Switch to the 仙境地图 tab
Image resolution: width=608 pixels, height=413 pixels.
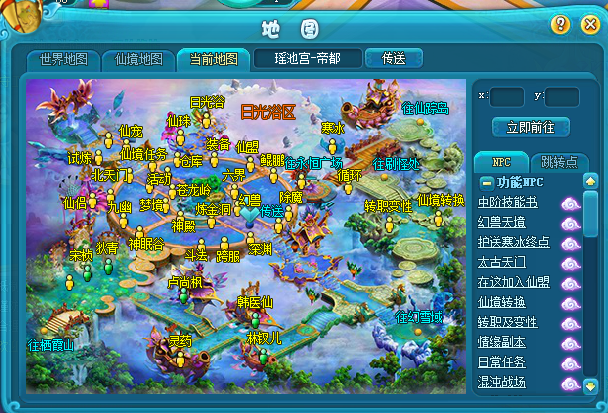pyautogui.click(x=139, y=59)
